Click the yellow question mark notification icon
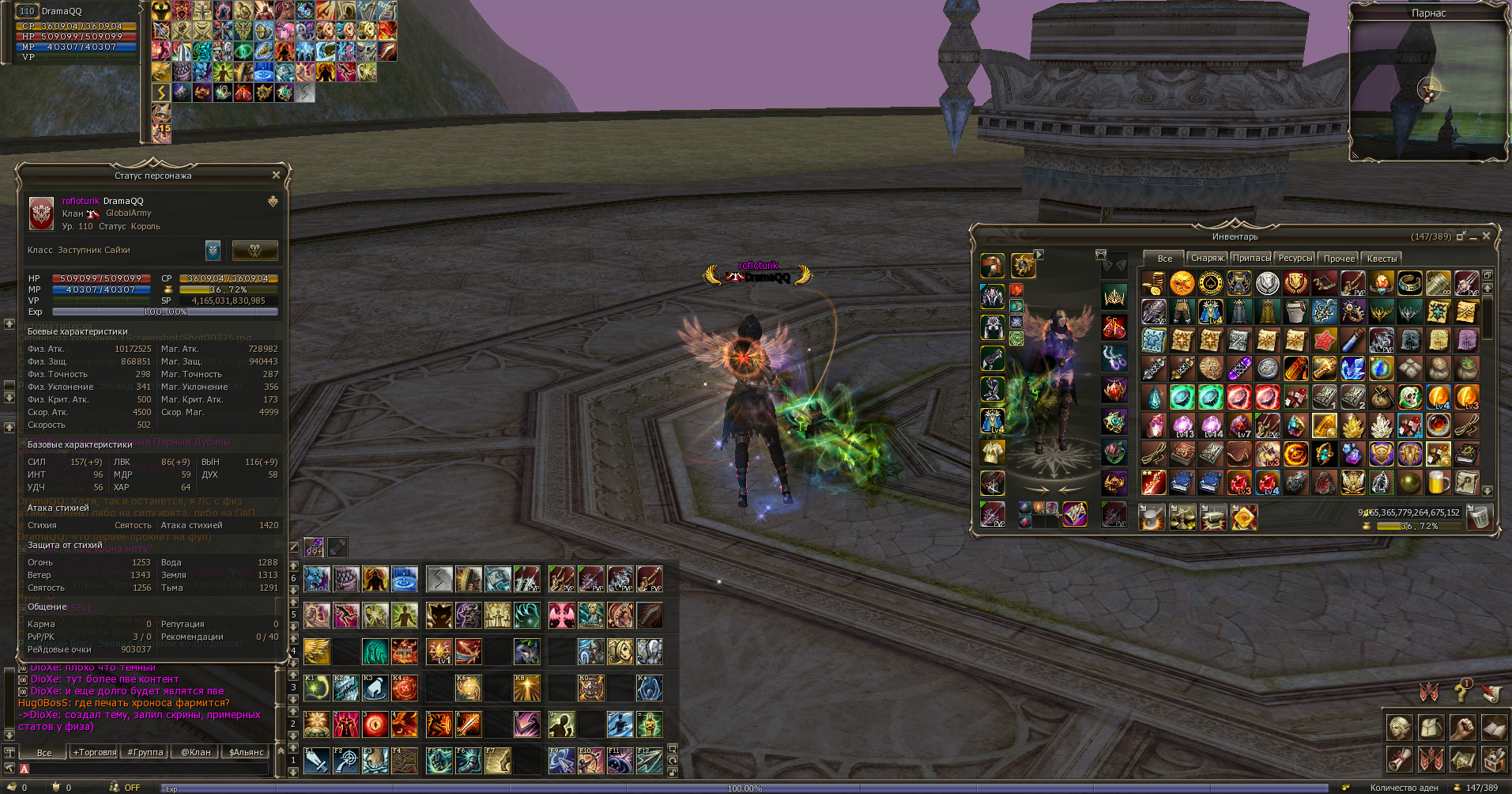1512x794 pixels. pyautogui.click(x=1461, y=693)
